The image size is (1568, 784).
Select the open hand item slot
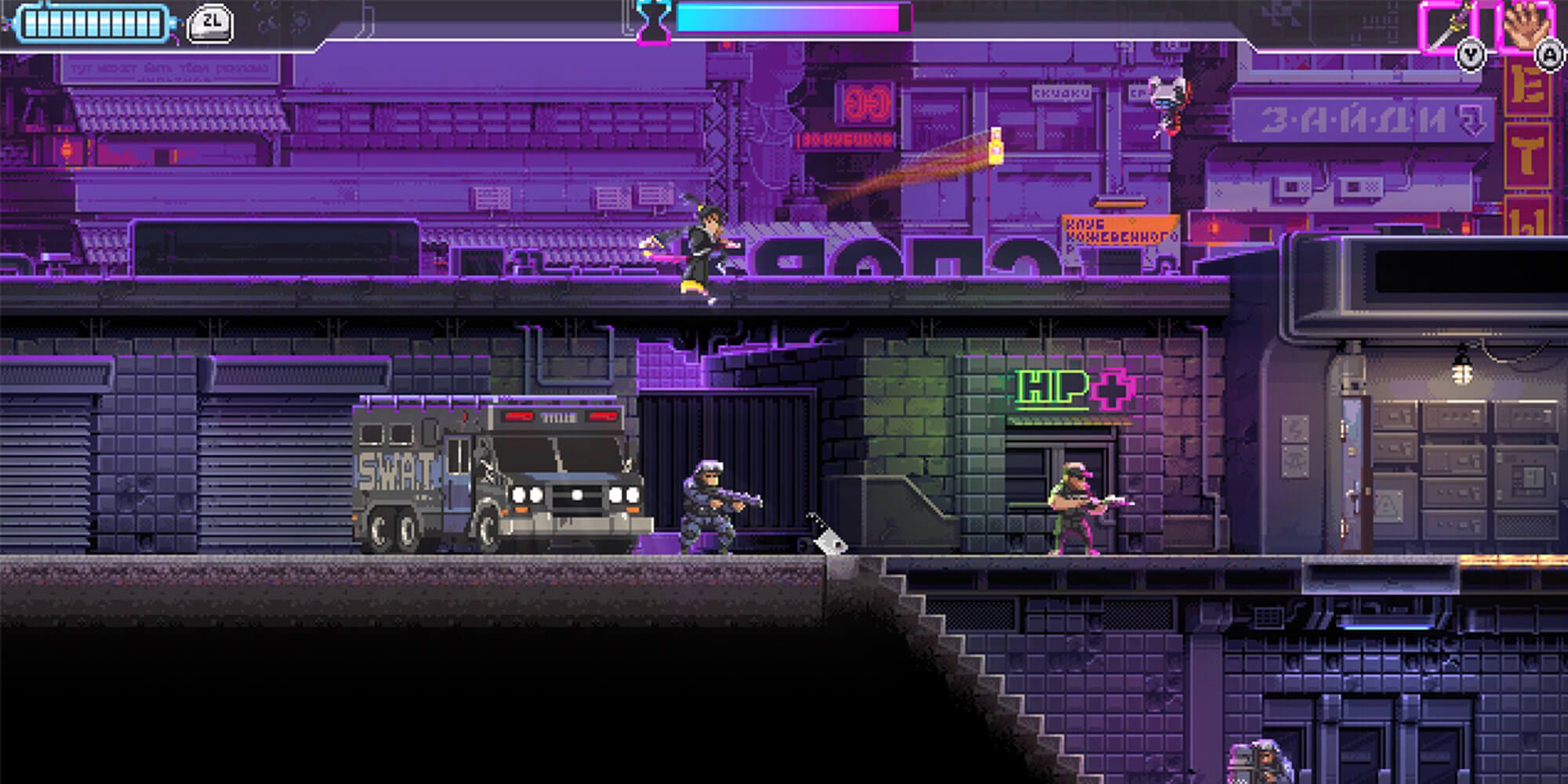pos(1525,26)
